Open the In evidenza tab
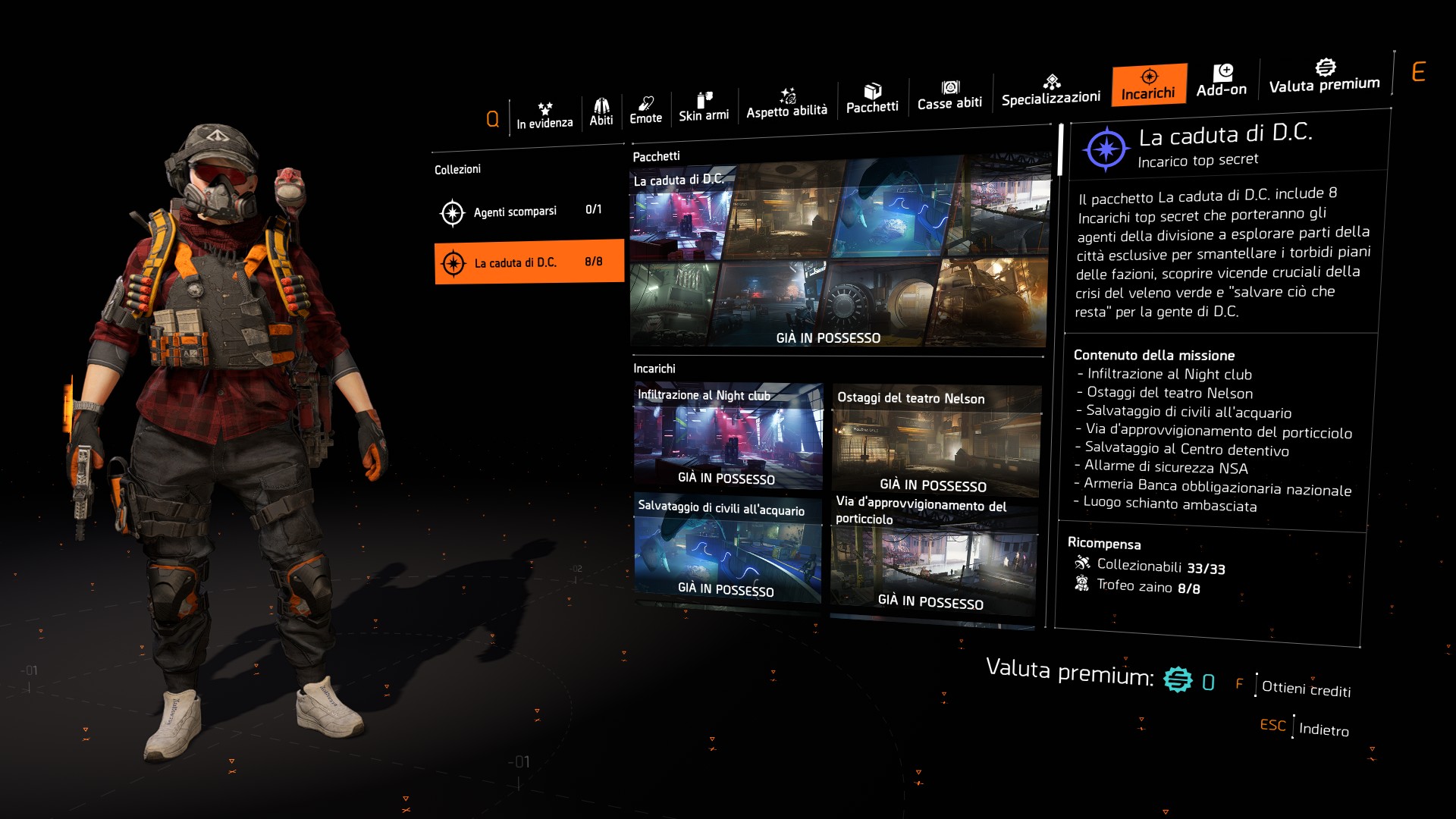This screenshot has height=819, width=1456. pos(544,115)
